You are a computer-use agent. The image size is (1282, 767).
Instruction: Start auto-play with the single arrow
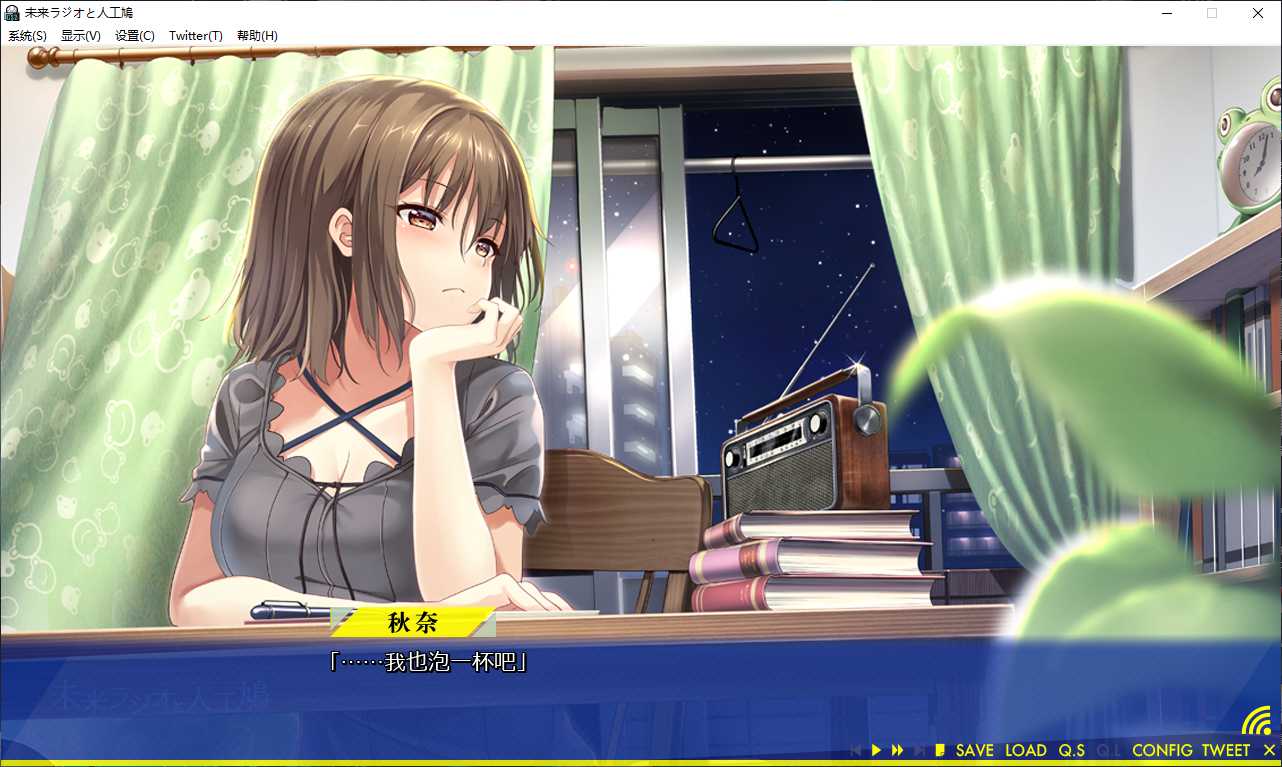[876, 750]
